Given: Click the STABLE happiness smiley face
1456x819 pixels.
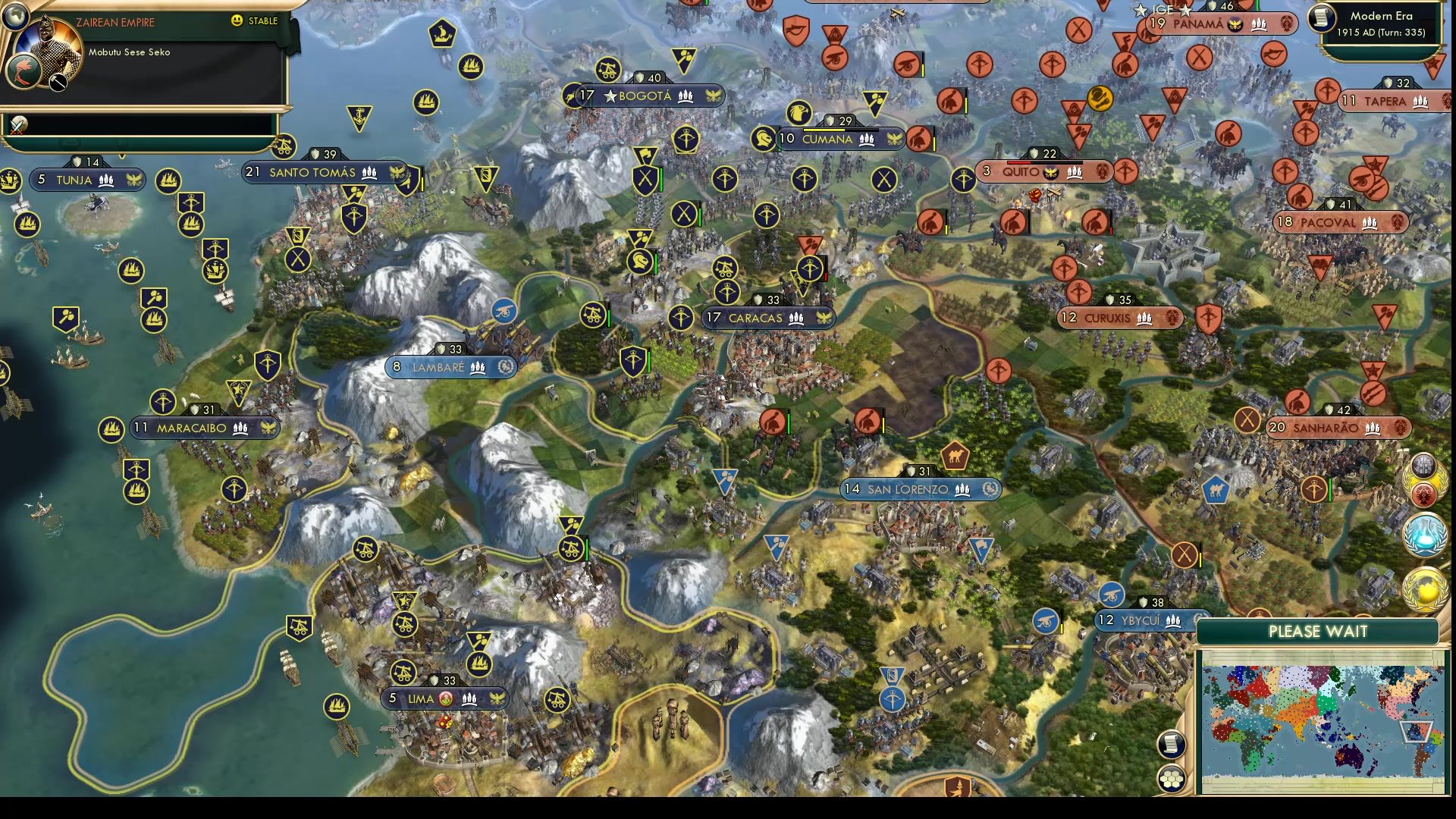Looking at the screenshot, I should pos(236,20).
